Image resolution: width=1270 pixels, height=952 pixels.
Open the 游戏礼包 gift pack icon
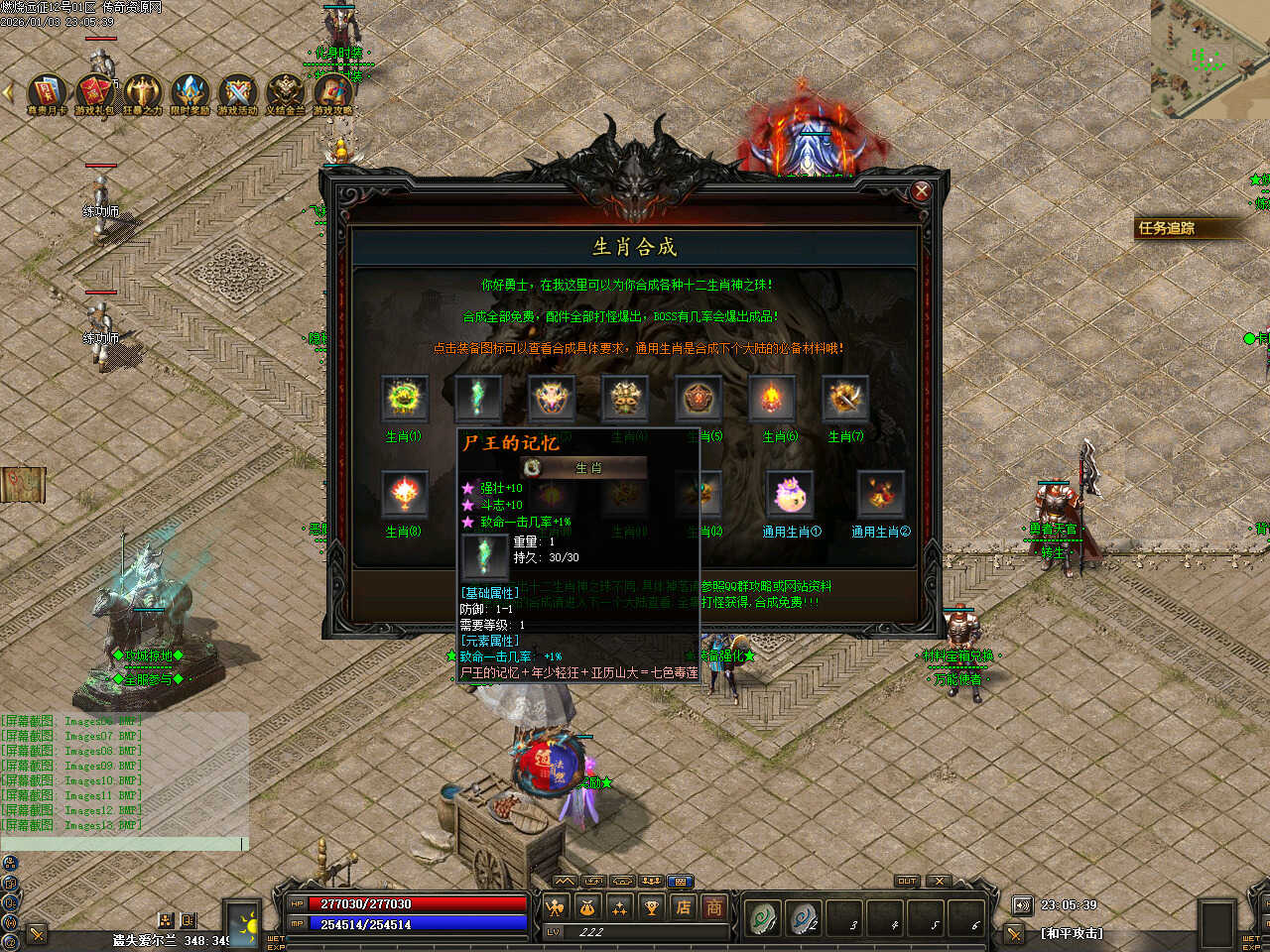pos(94,92)
